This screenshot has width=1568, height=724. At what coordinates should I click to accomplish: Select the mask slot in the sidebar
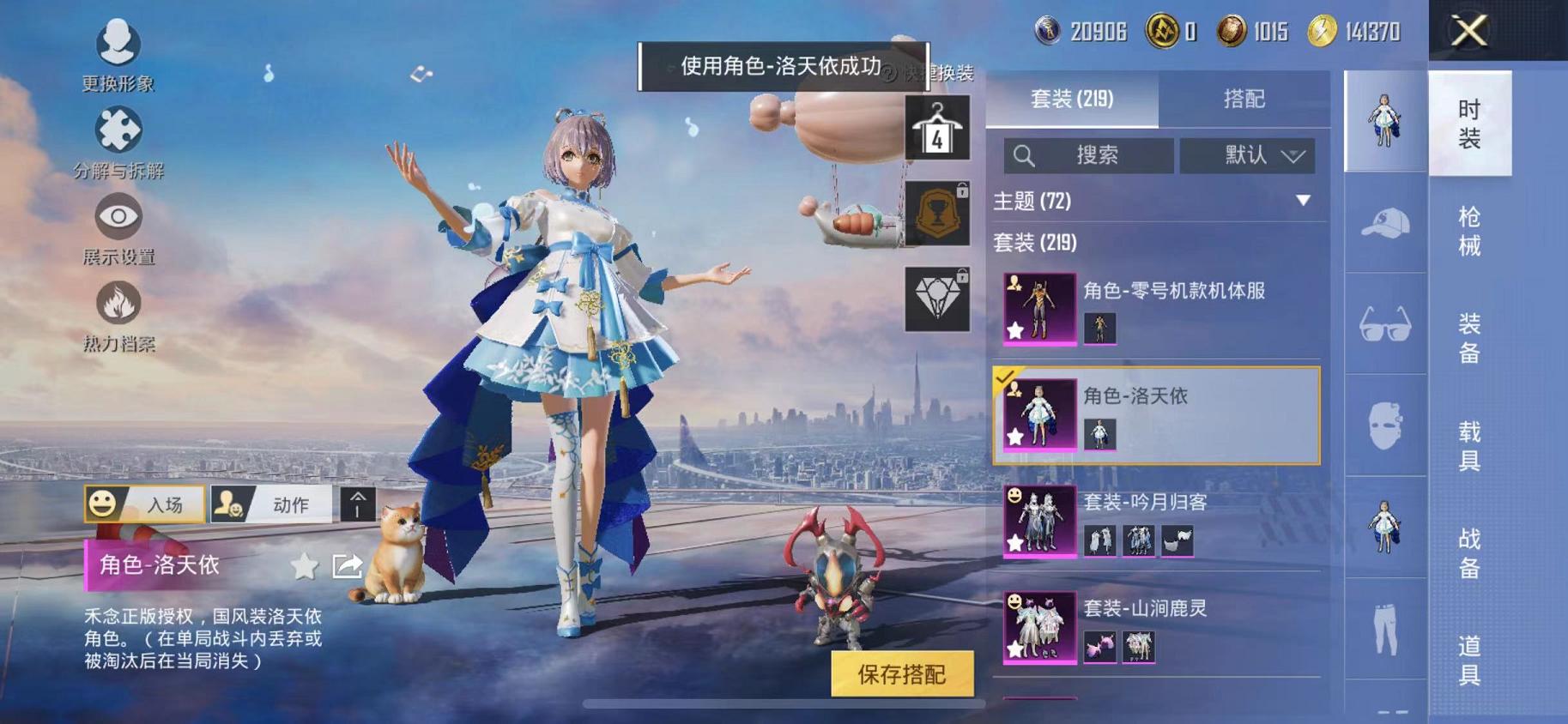pos(1383,426)
